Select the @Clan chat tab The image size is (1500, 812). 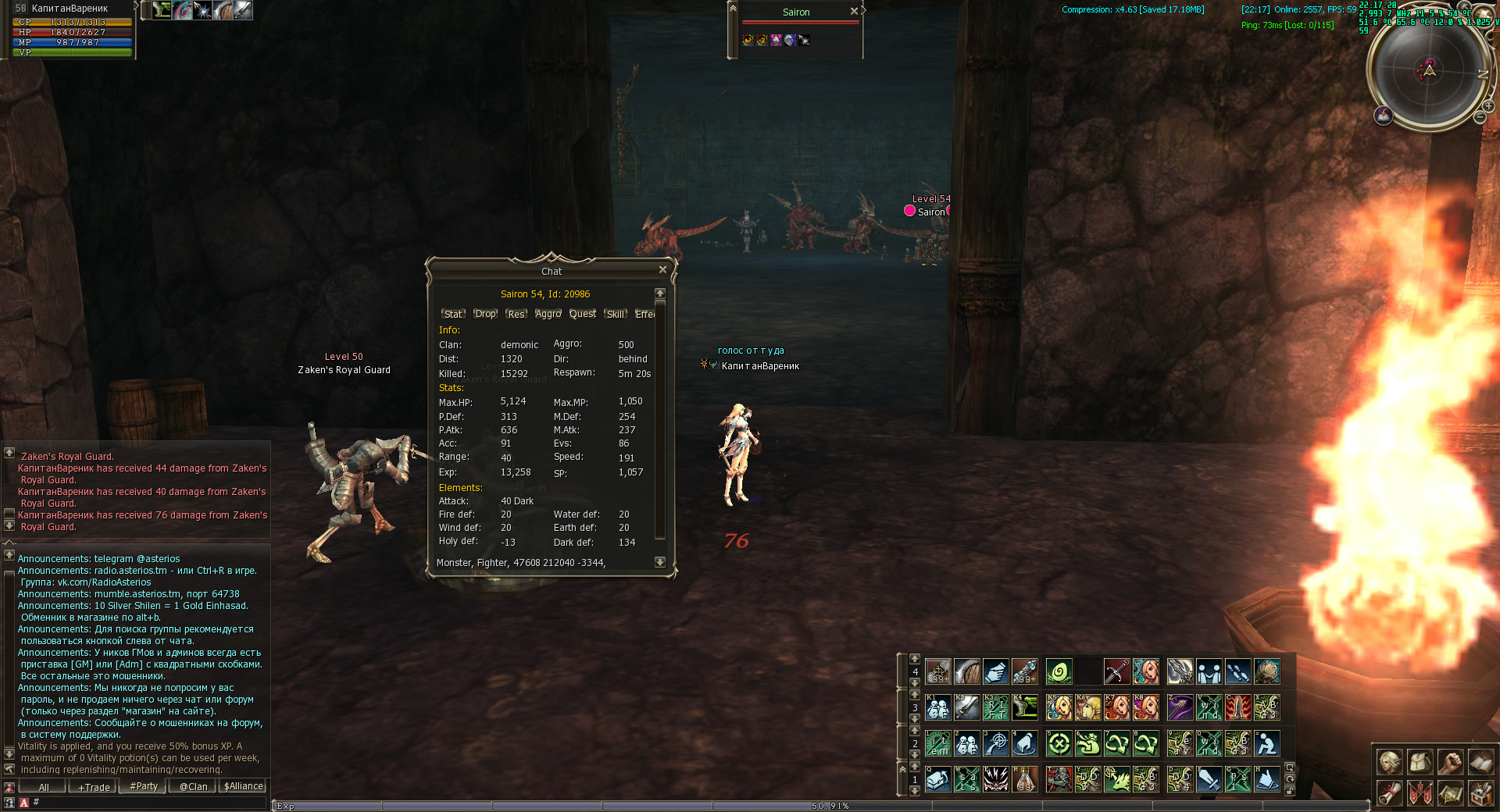(x=193, y=787)
